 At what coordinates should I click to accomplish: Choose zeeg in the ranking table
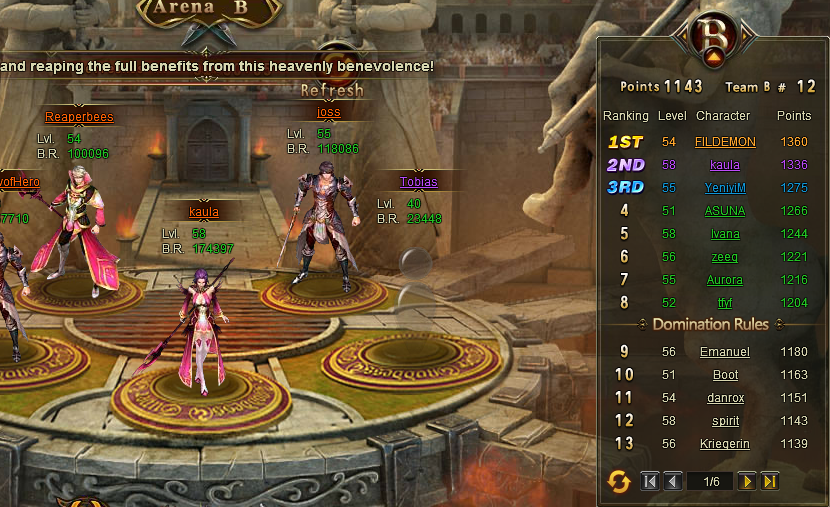(x=725, y=257)
